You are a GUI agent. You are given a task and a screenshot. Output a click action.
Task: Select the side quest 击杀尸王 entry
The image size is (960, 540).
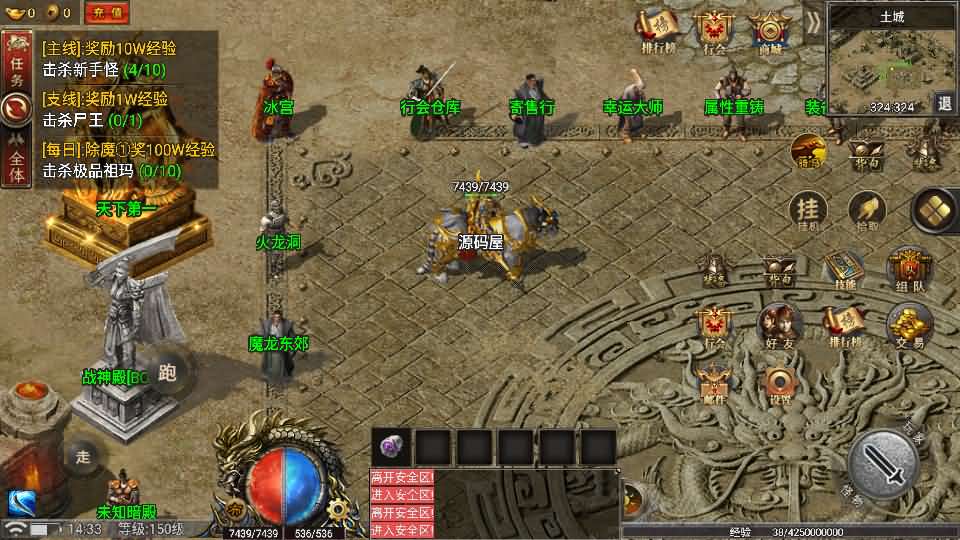tap(92, 119)
